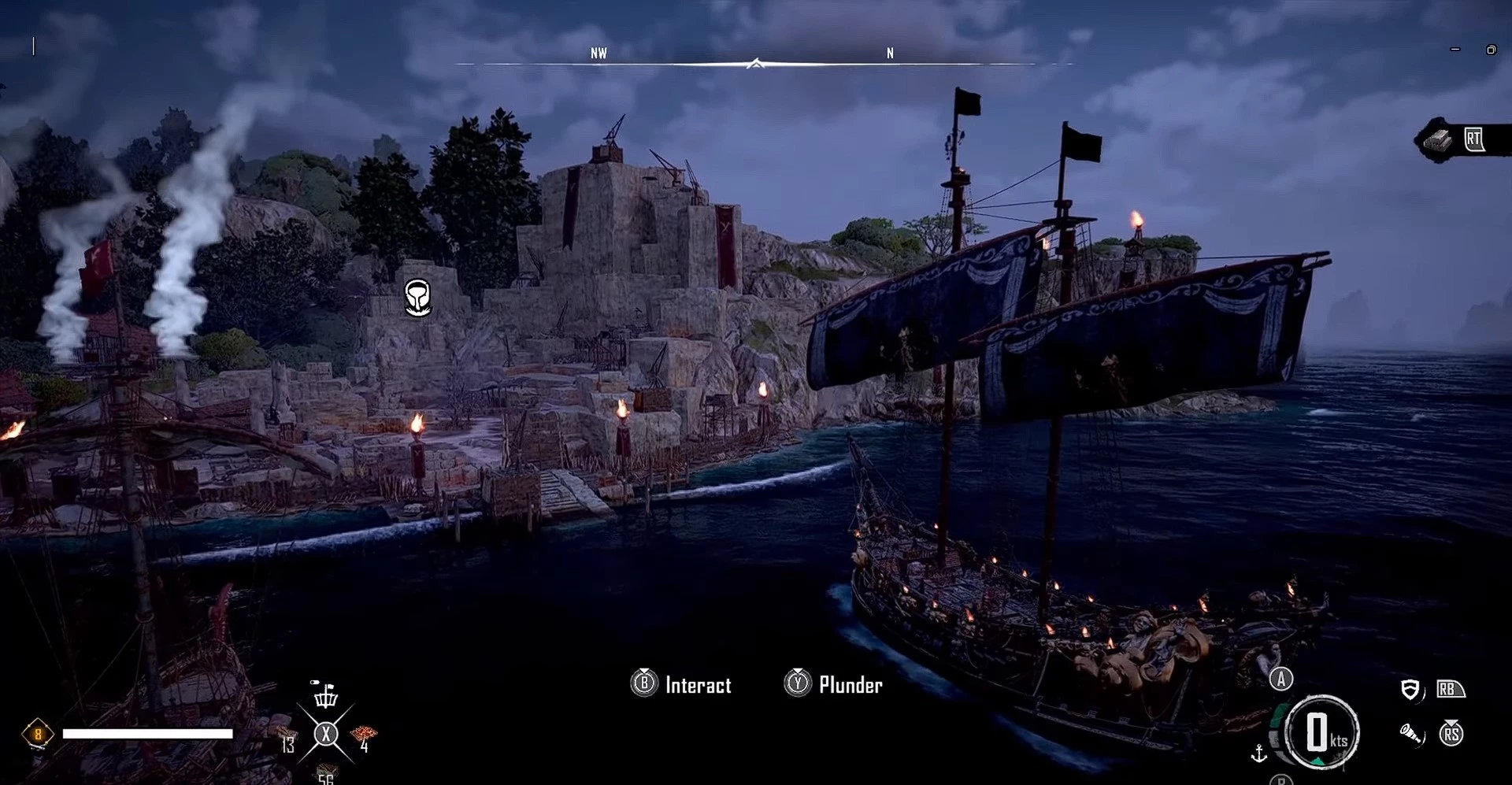Click the silver ingot cargo icon
This screenshot has width=1512, height=785.
pos(1438,141)
